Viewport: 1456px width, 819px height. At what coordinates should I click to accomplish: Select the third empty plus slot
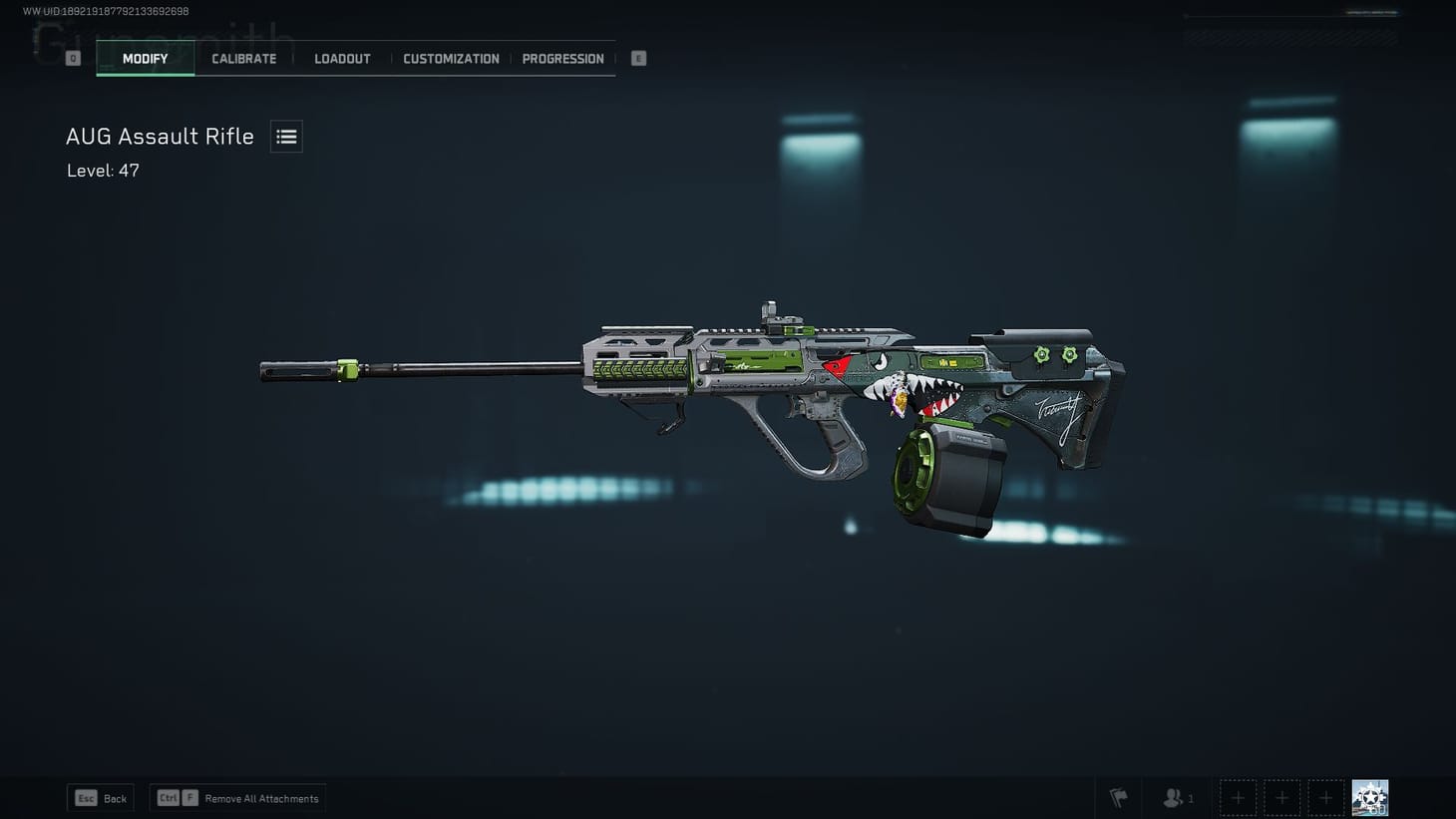[x=1325, y=797]
